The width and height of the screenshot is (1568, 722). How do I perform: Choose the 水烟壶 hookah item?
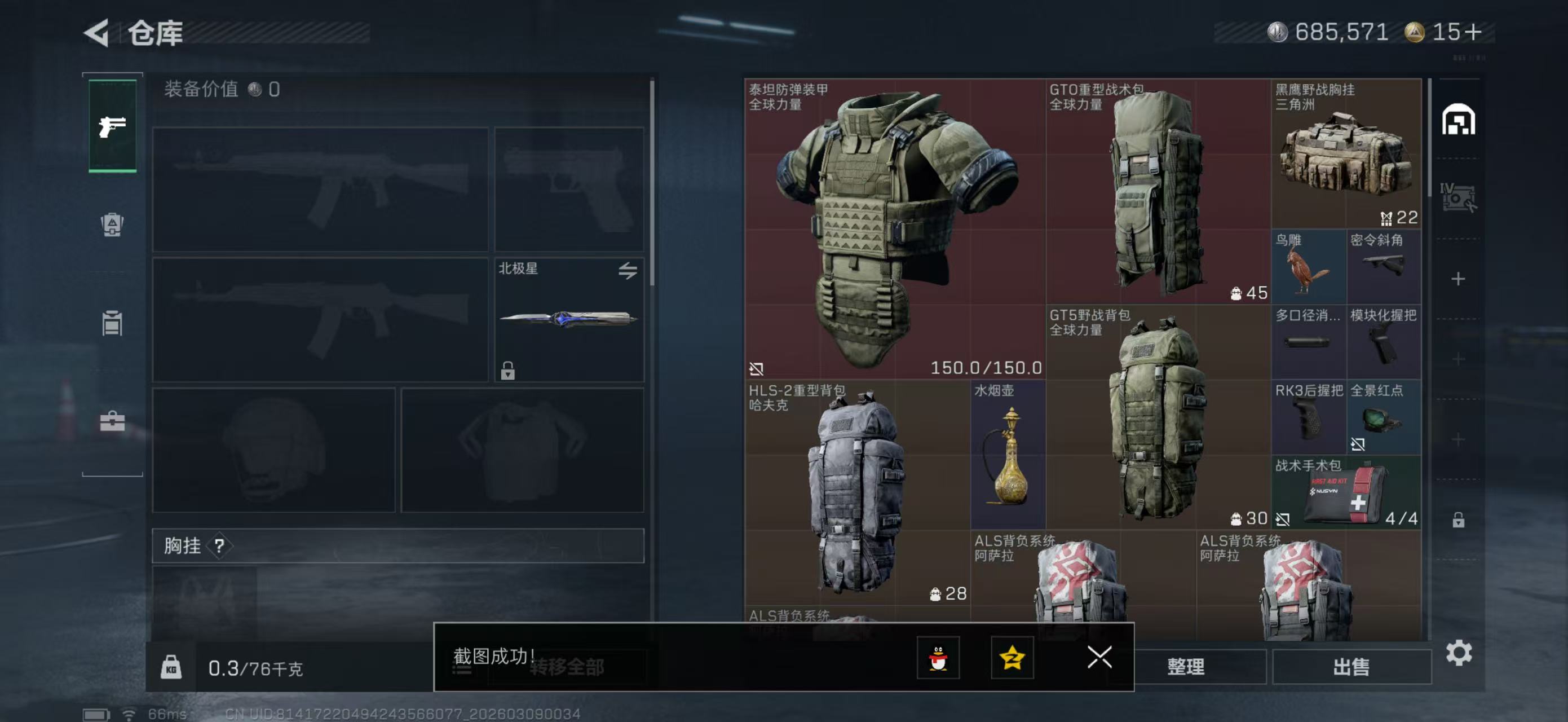pyautogui.click(x=1008, y=454)
